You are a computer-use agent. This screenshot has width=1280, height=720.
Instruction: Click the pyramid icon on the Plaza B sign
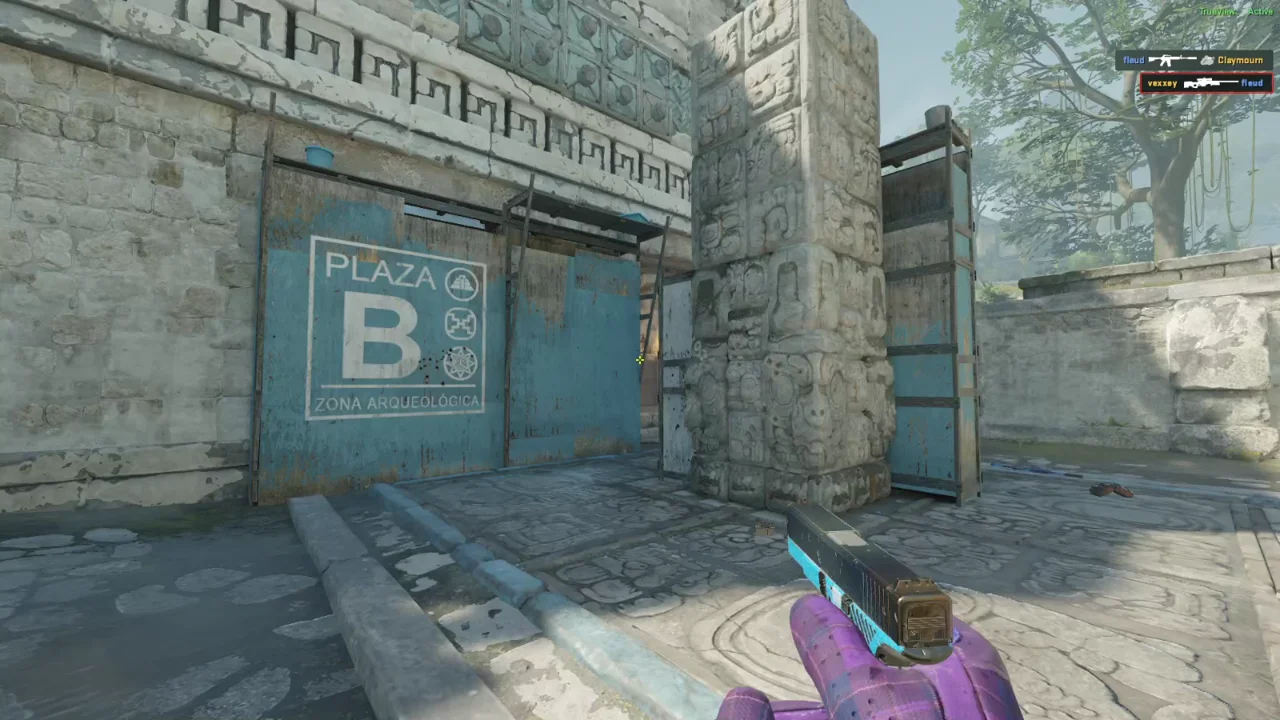tap(462, 285)
